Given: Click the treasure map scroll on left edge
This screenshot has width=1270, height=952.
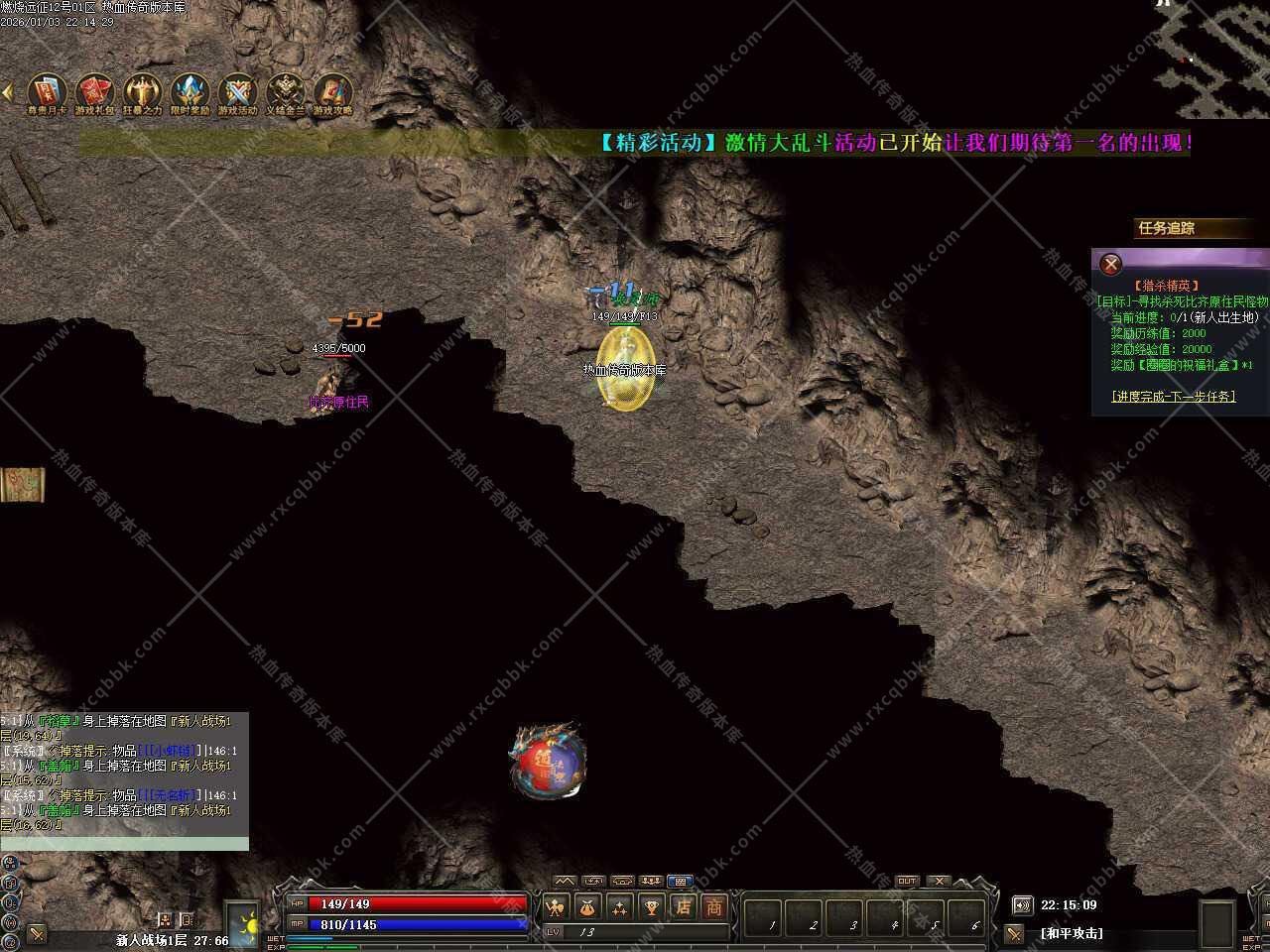Looking at the screenshot, I should [x=22, y=484].
